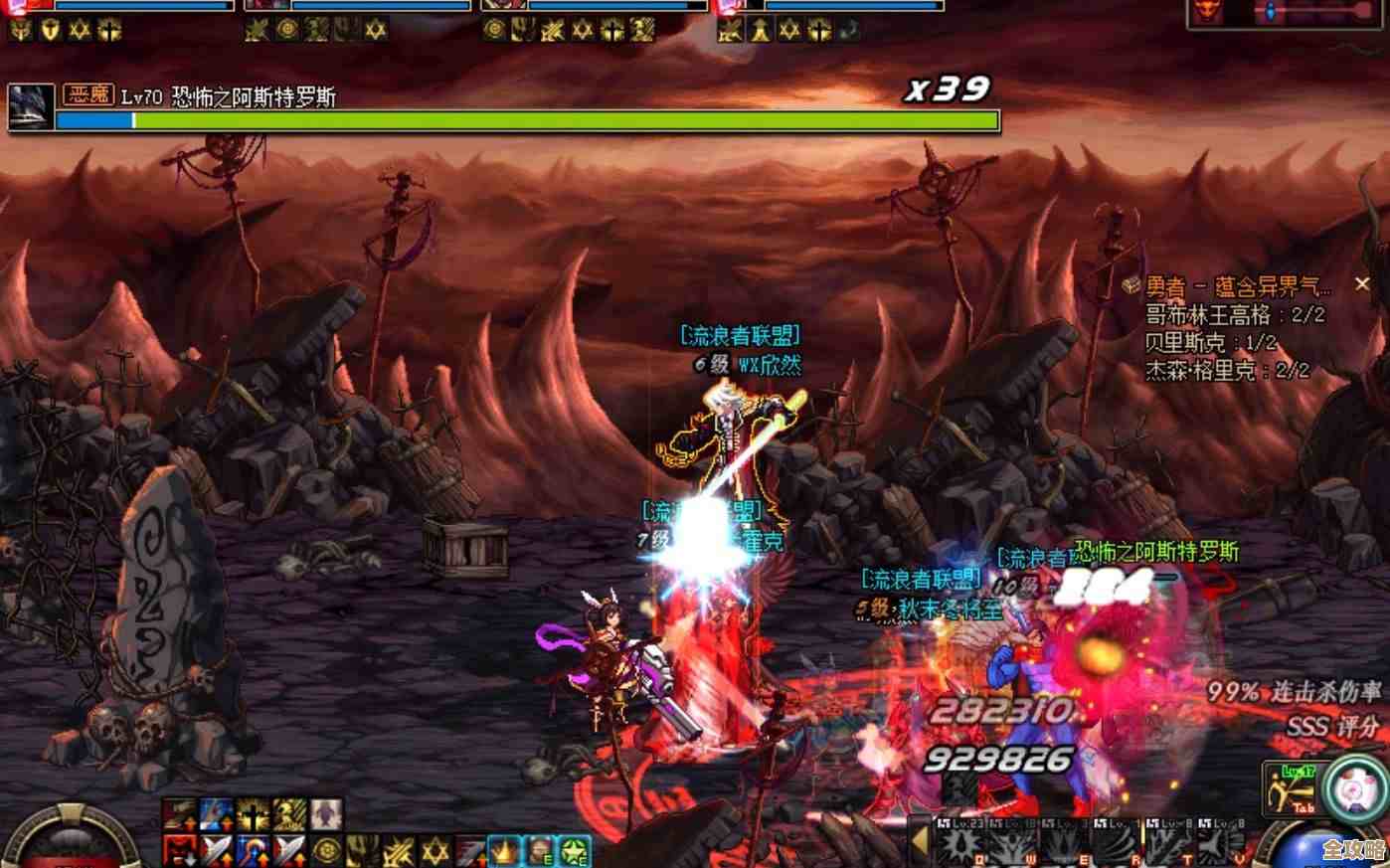Click the Tab-key kick skill icon
The height and width of the screenshot is (868, 1390).
[x=1291, y=790]
